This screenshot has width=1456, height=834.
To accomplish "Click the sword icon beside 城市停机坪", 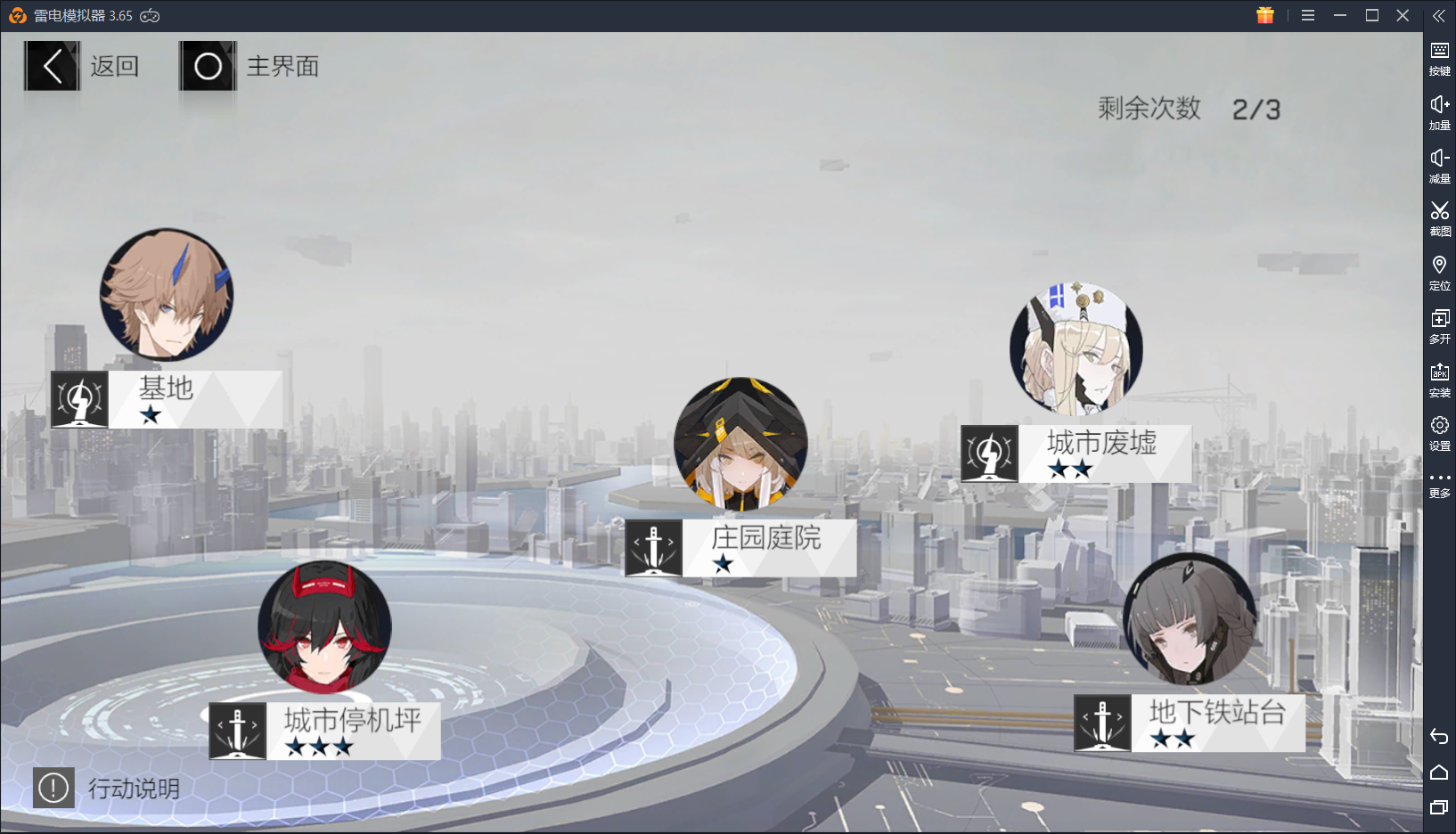I will tap(237, 732).
